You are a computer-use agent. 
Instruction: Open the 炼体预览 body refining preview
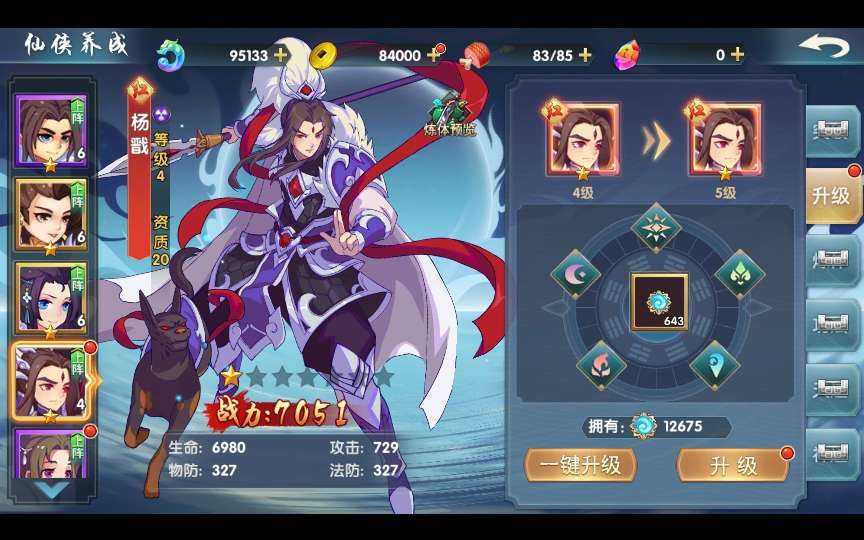coord(451,114)
